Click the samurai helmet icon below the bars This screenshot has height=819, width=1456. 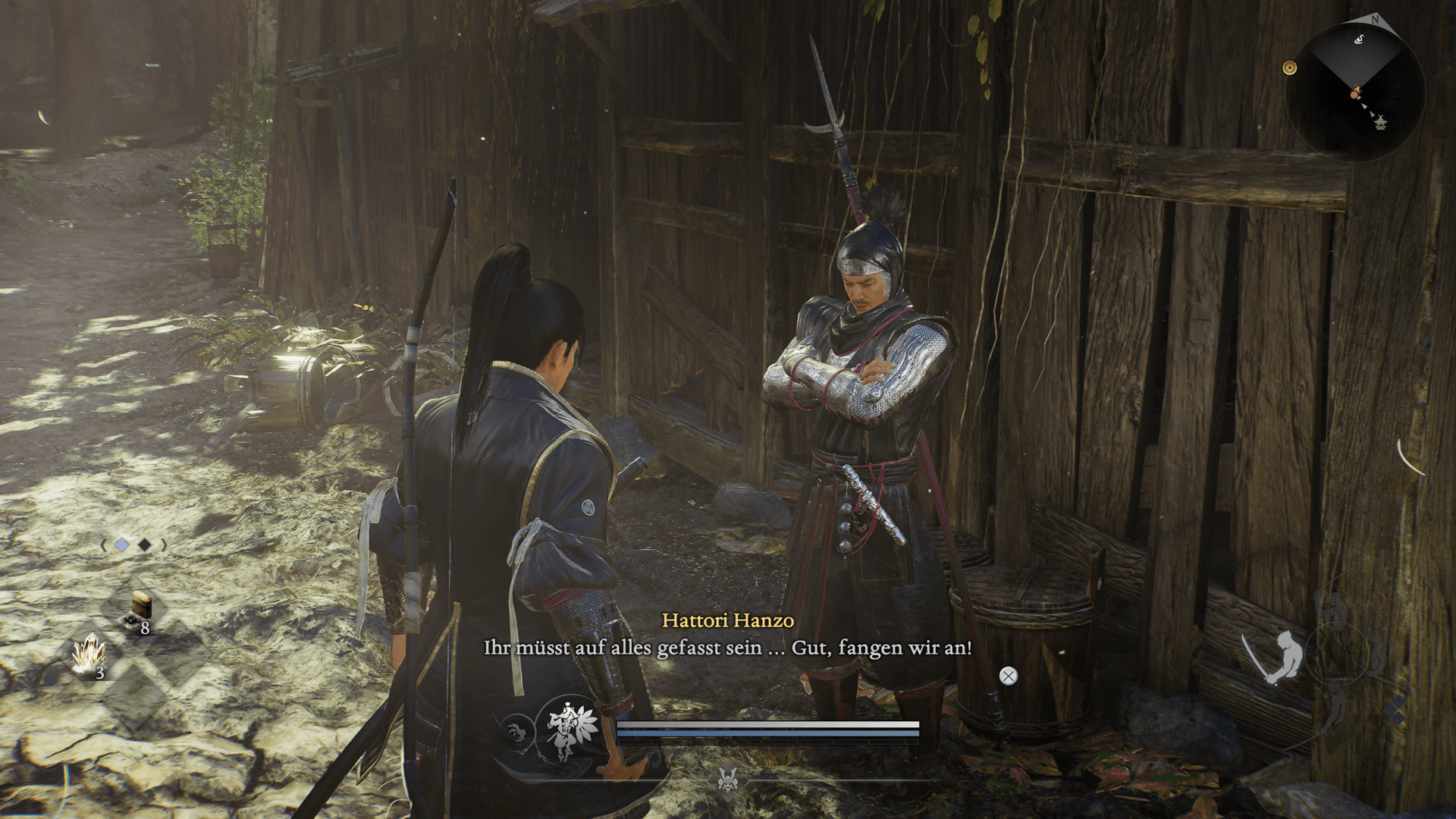pyautogui.click(x=728, y=778)
